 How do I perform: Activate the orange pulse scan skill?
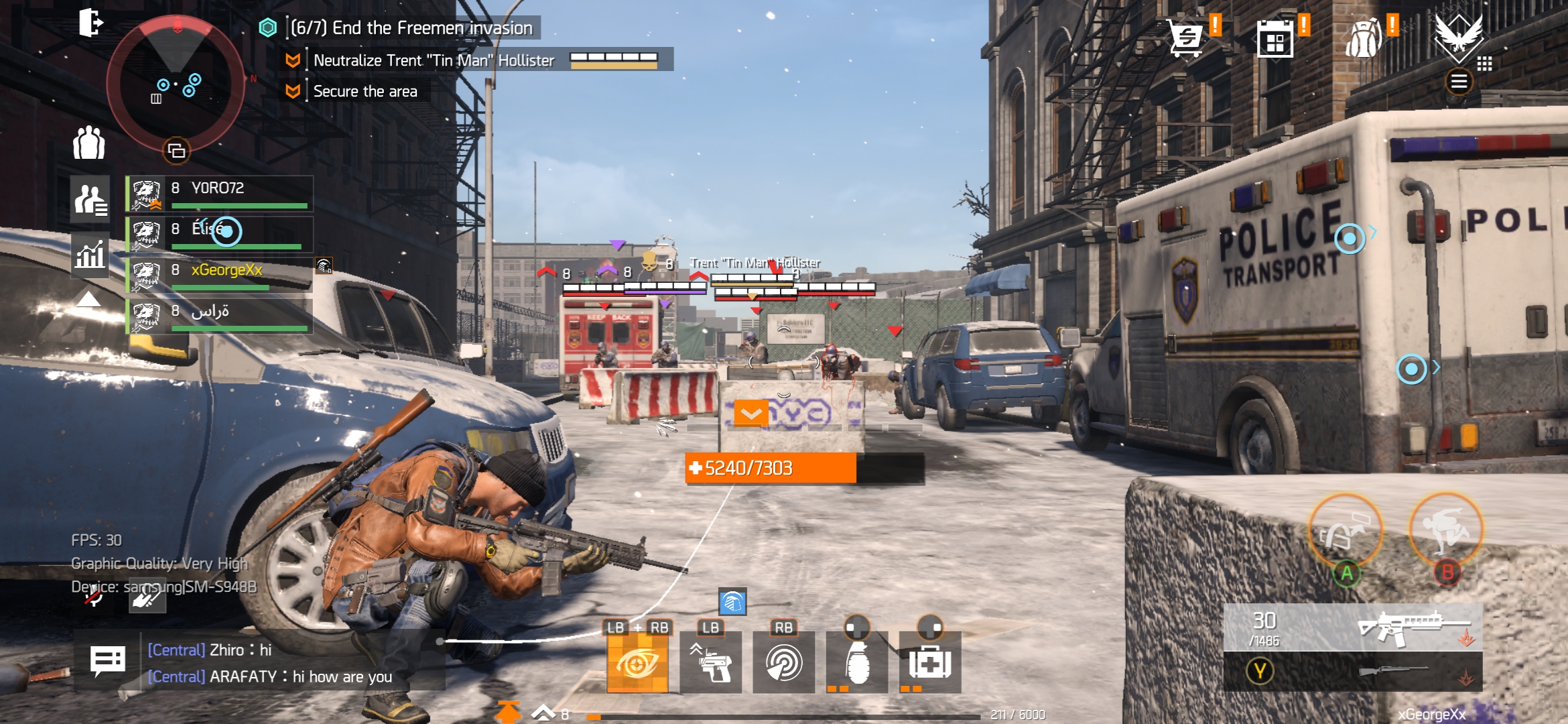[x=637, y=662]
